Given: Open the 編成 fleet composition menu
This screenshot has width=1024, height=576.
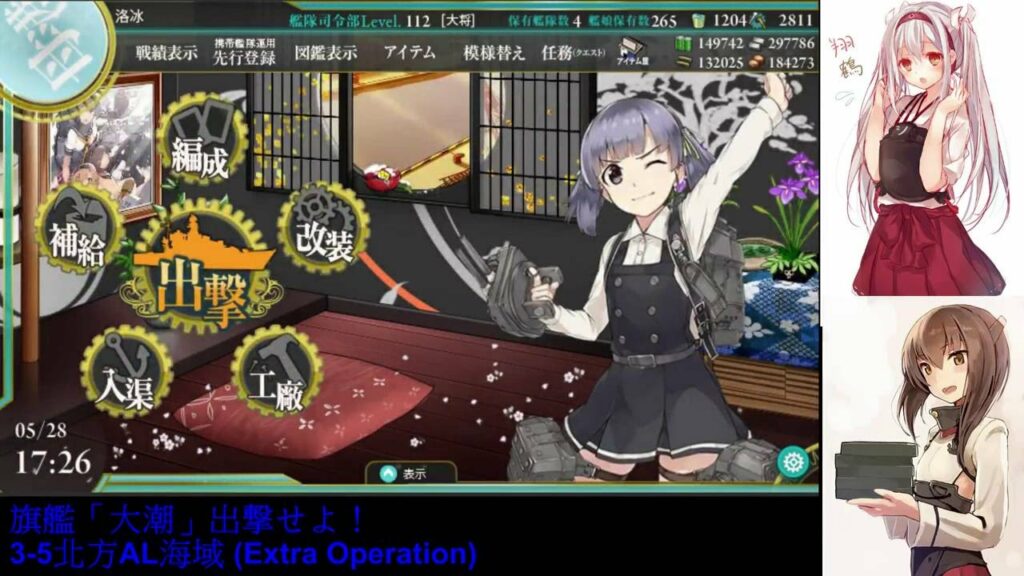Looking at the screenshot, I should (x=200, y=145).
